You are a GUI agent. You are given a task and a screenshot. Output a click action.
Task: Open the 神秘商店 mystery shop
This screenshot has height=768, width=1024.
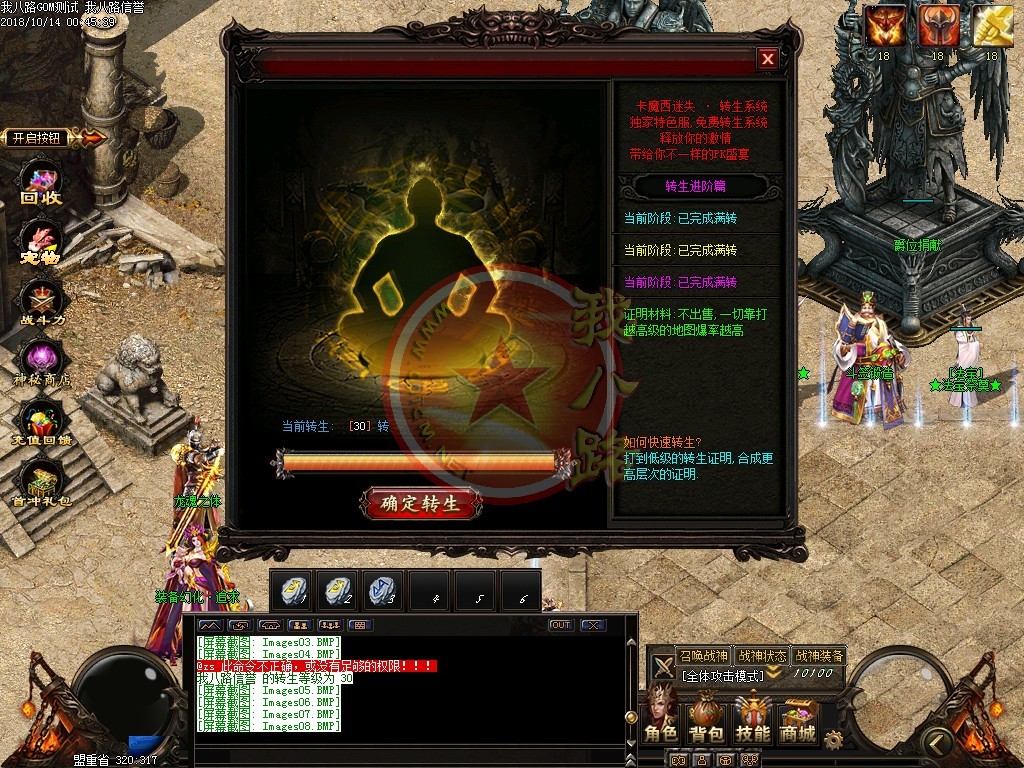click(42, 362)
